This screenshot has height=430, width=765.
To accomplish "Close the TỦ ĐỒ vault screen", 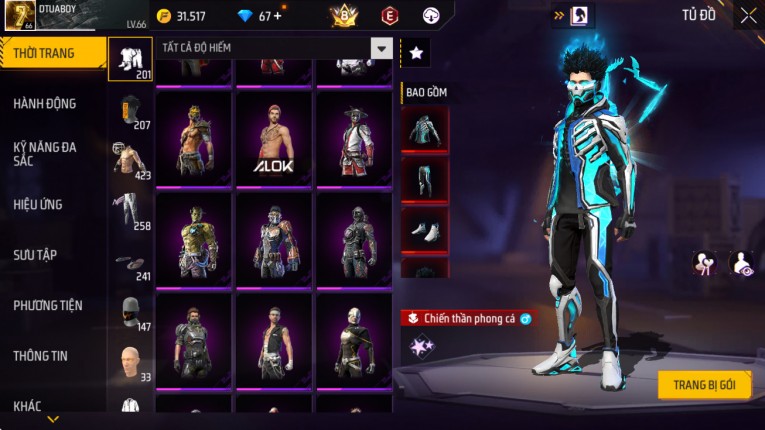I will [748, 16].
